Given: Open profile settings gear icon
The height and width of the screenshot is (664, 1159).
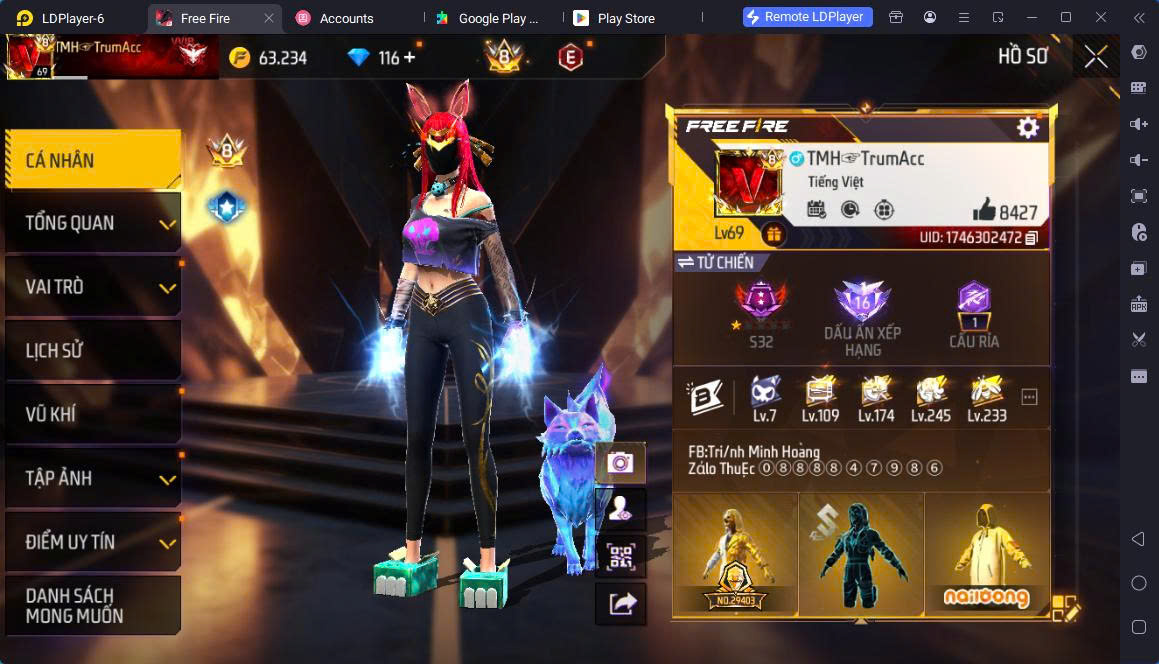Looking at the screenshot, I should [x=1027, y=127].
